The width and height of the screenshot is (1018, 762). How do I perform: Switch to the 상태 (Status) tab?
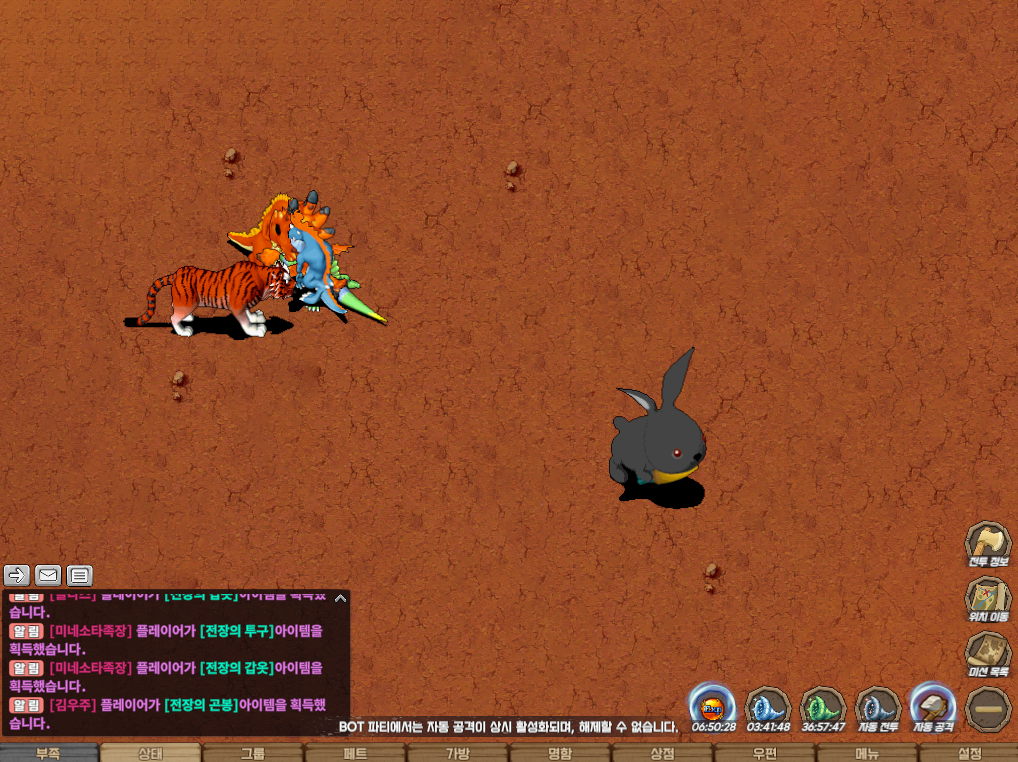(151, 753)
